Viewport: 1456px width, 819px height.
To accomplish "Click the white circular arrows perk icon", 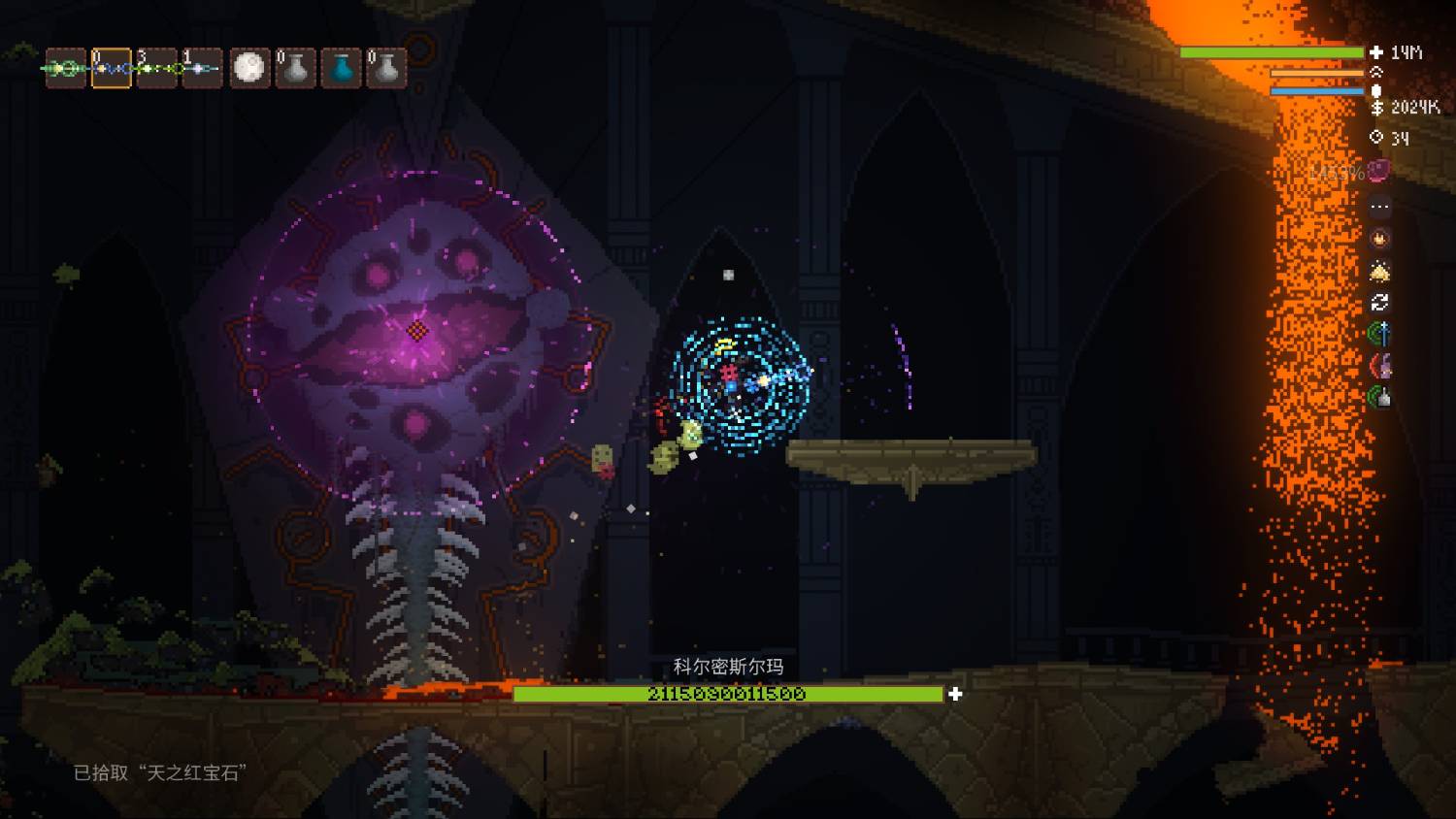I will point(1379,303).
